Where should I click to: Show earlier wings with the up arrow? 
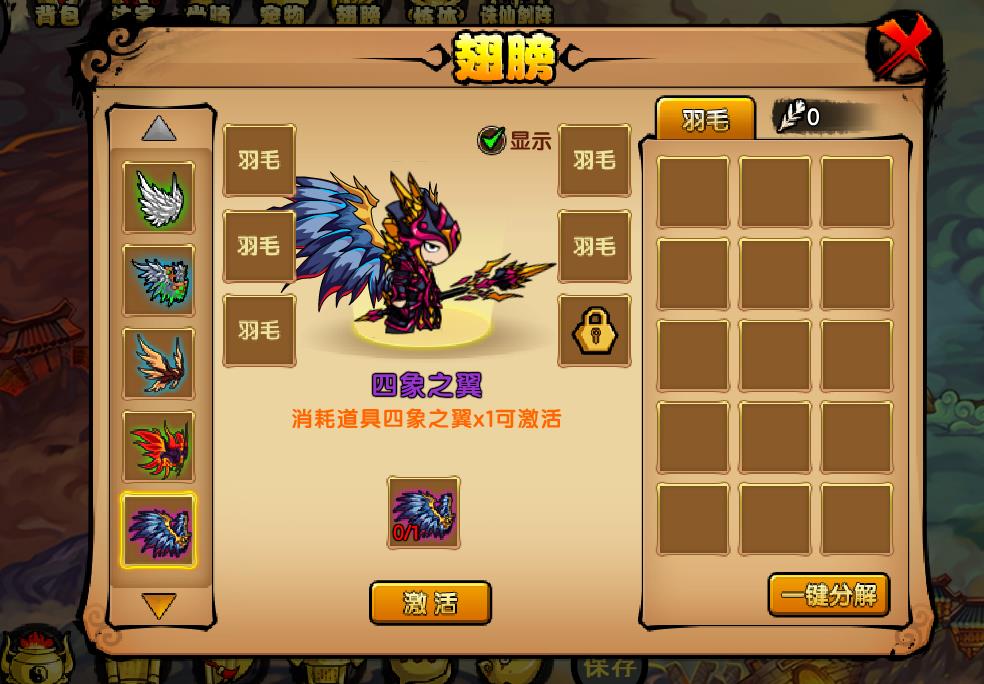click(x=159, y=129)
